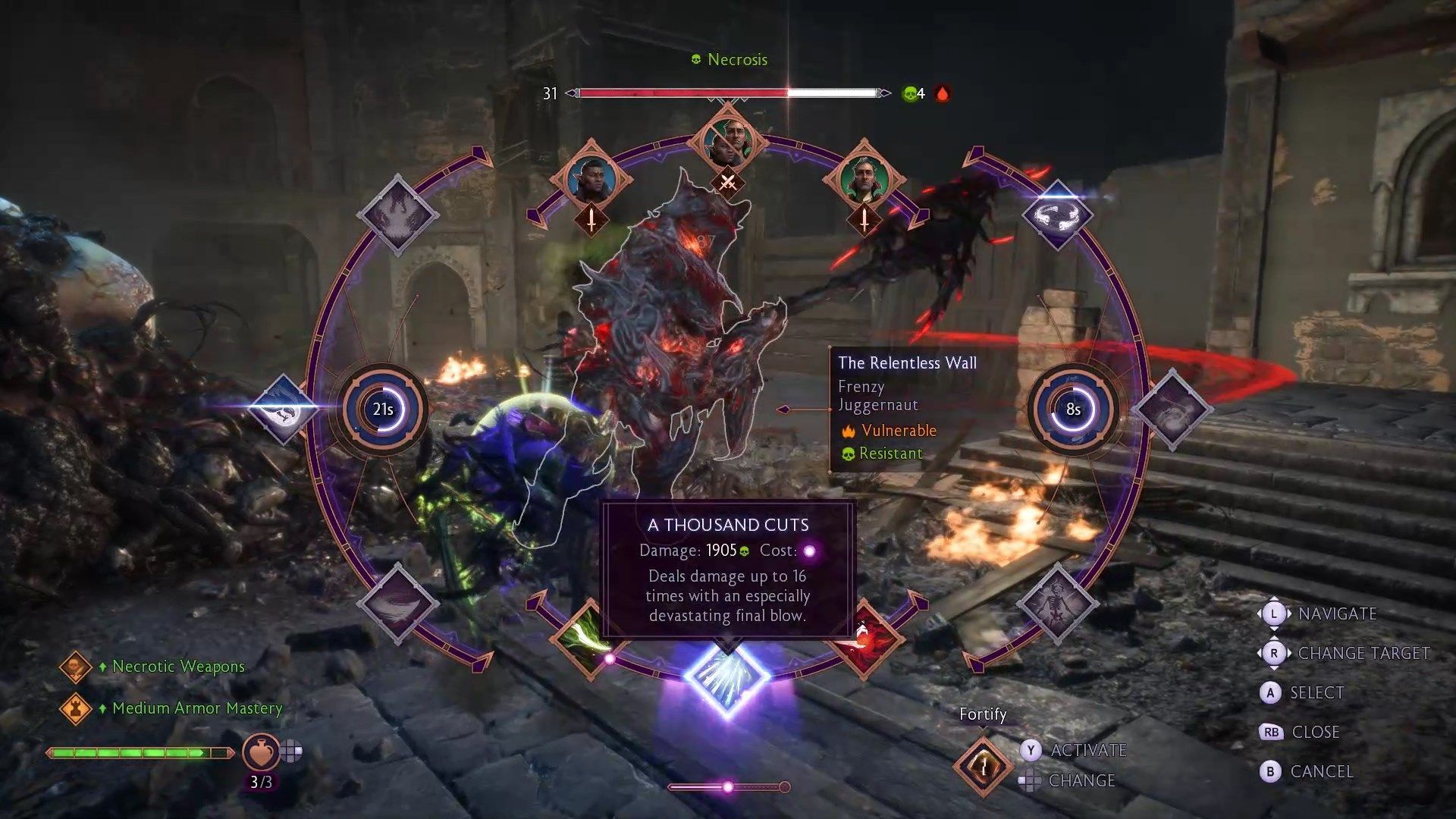
Task: Activate the red swirl ability diamond
Action: 866,639
